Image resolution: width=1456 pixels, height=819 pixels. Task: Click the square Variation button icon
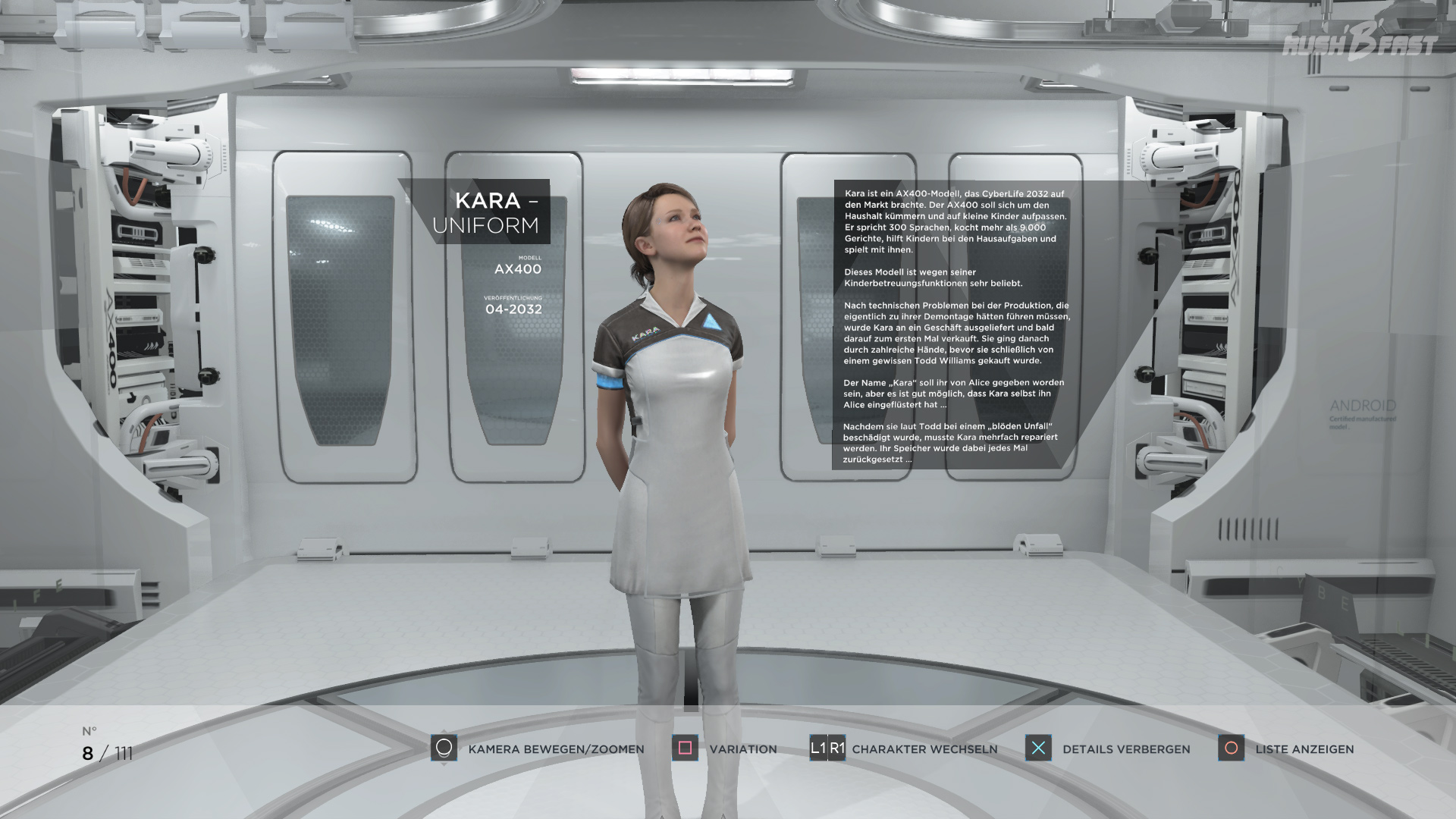pos(686,749)
